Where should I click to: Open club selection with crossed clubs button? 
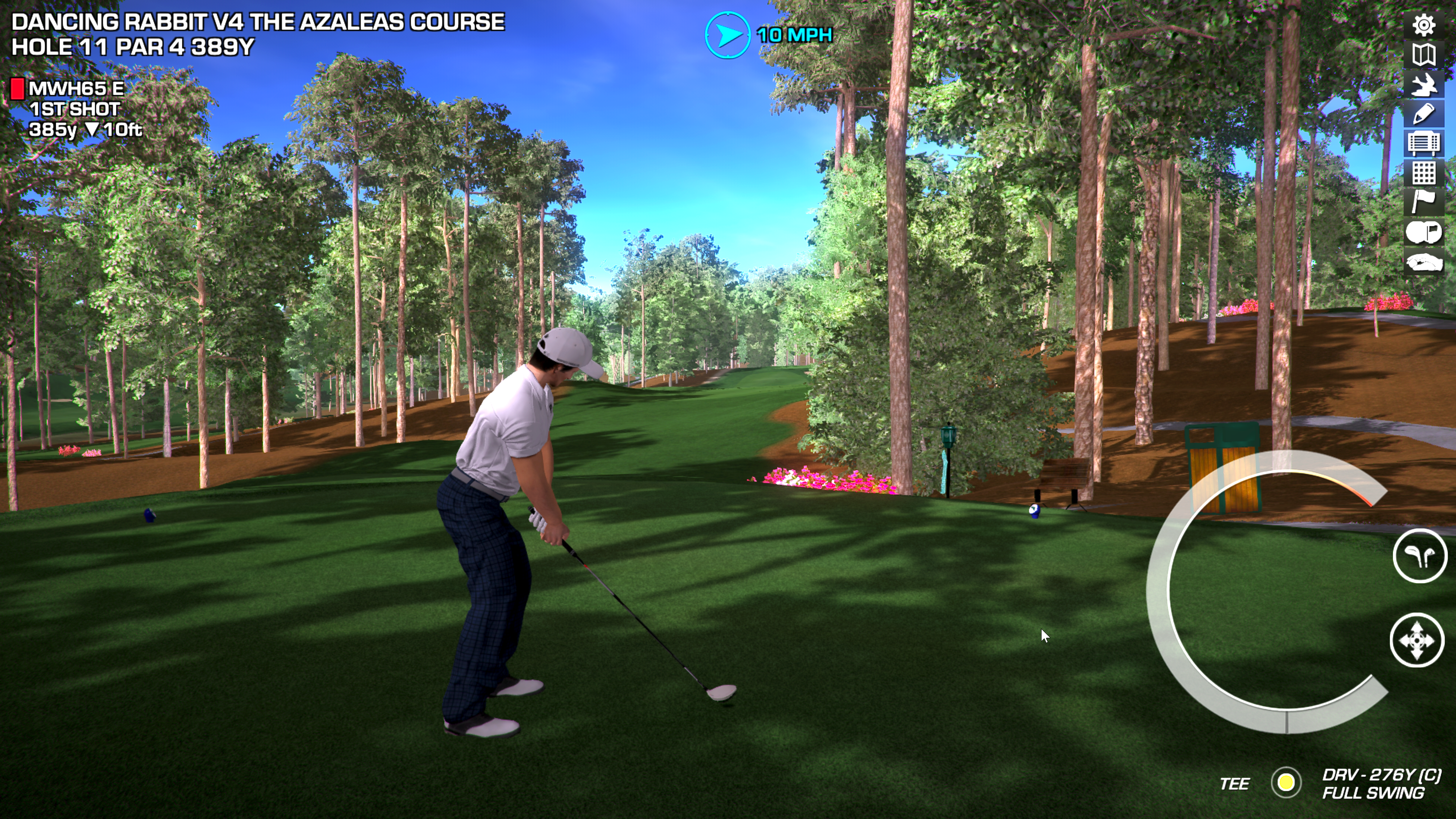point(1420,556)
